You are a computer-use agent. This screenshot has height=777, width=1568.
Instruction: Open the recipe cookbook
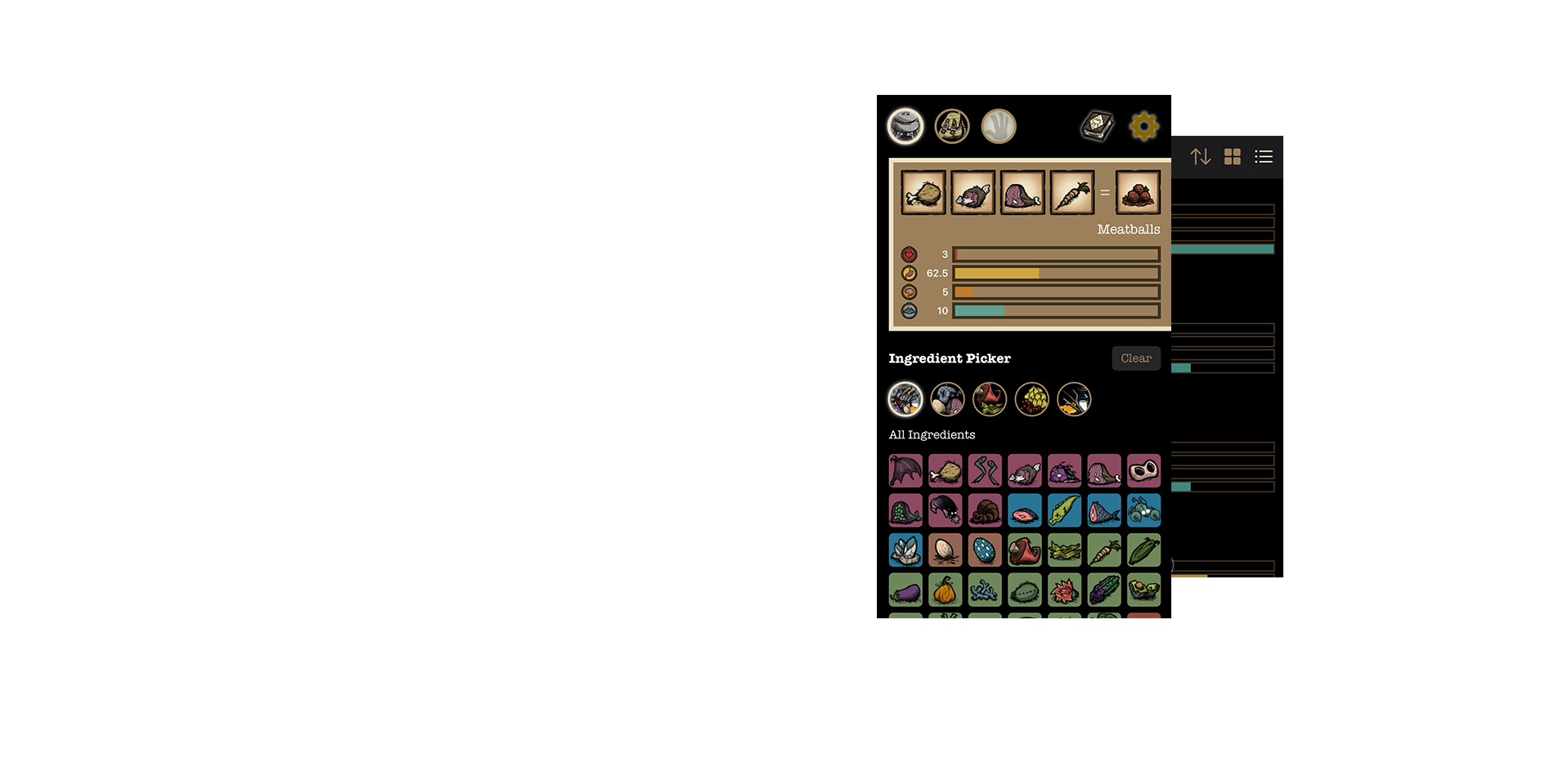click(1097, 126)
